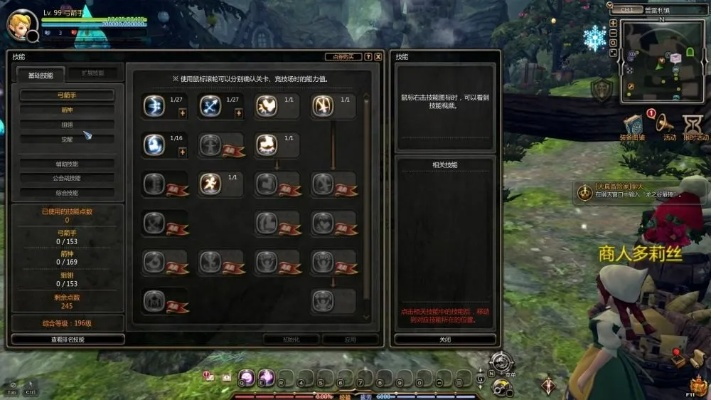Viewport: 711px width, 400px height.
Task: Click the blue snowflake buff icon
Action: click(x=596, y=39)
